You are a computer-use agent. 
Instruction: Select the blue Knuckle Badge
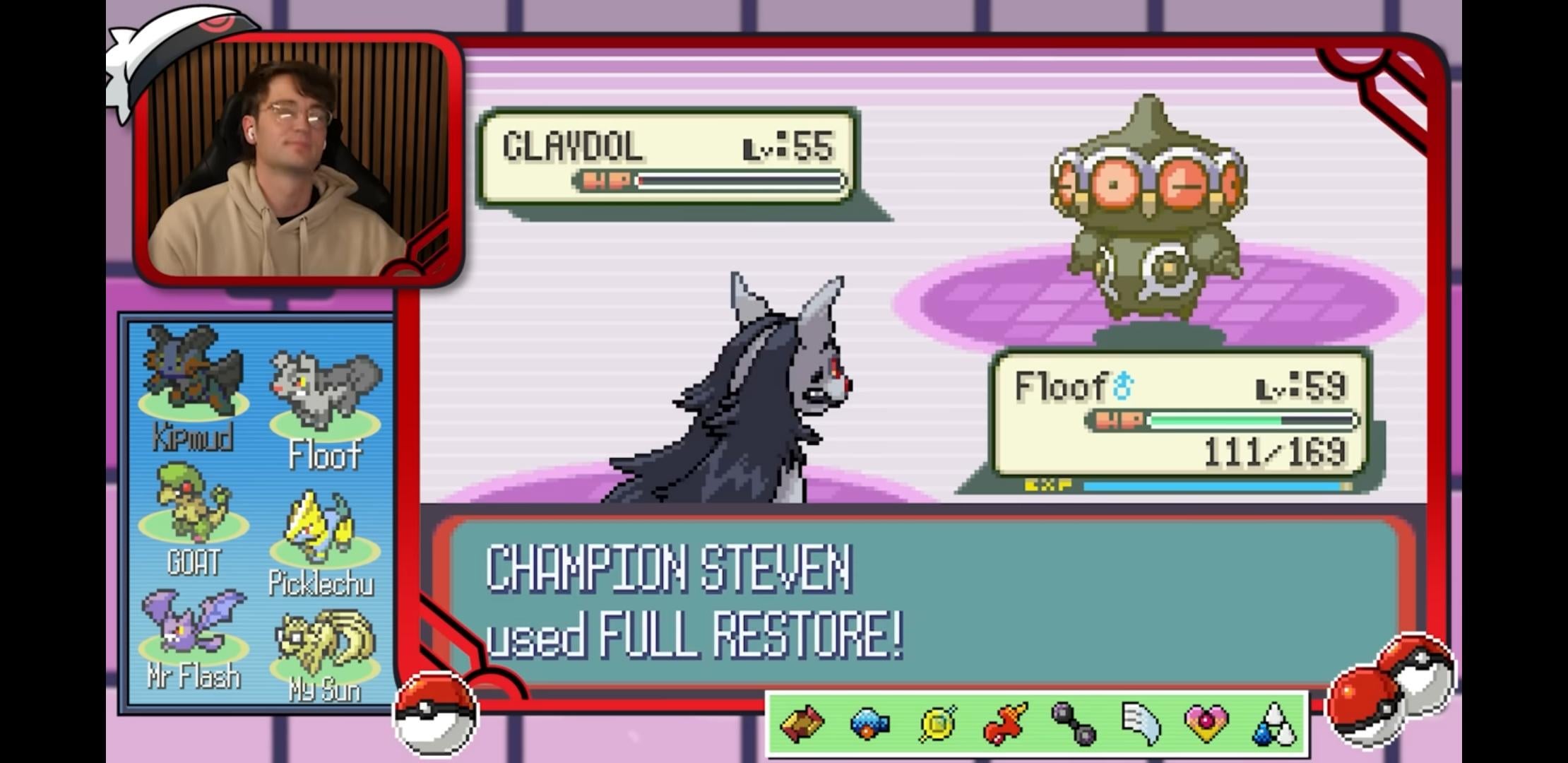coord(869,723)
